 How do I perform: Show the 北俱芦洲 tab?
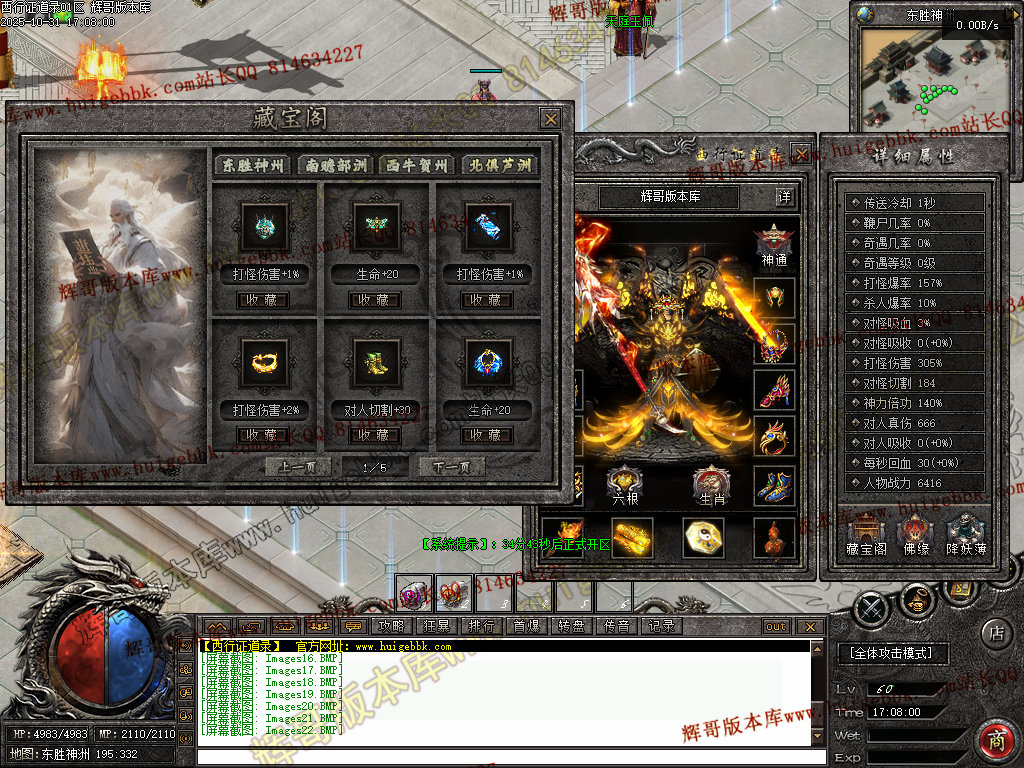[x=500, y=165]
